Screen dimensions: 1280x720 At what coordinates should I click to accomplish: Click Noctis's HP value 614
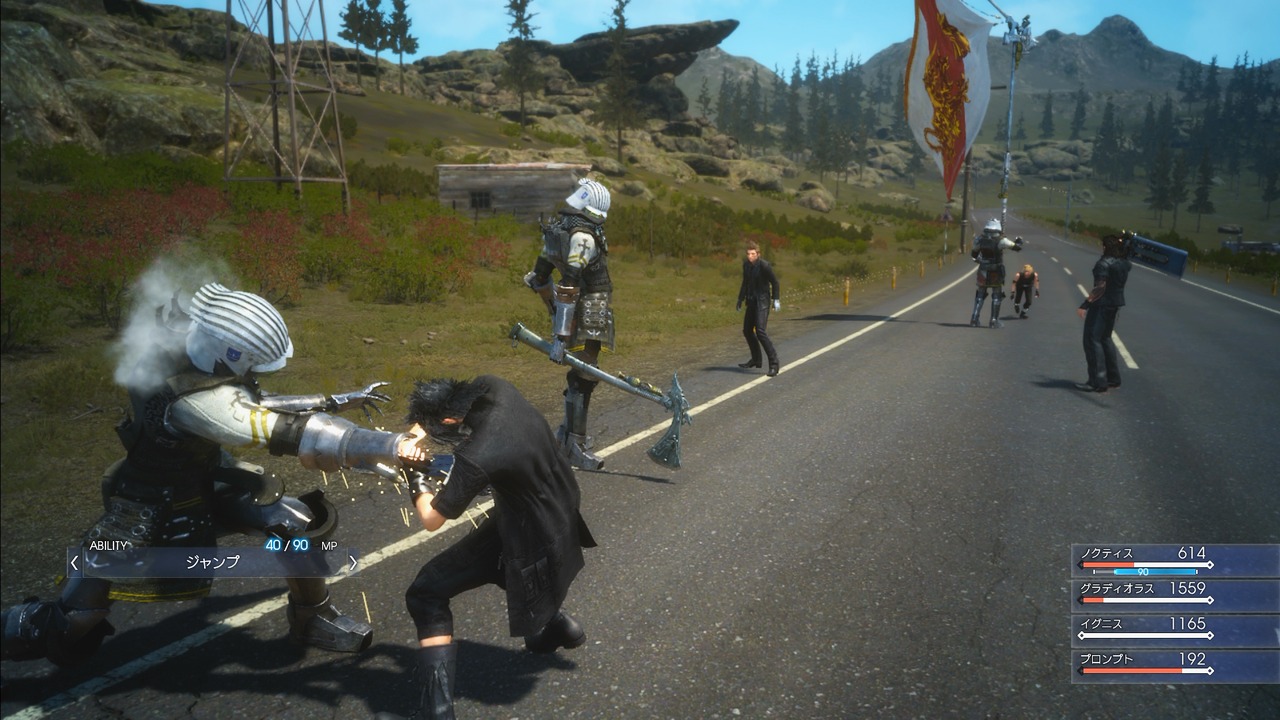1190,552
